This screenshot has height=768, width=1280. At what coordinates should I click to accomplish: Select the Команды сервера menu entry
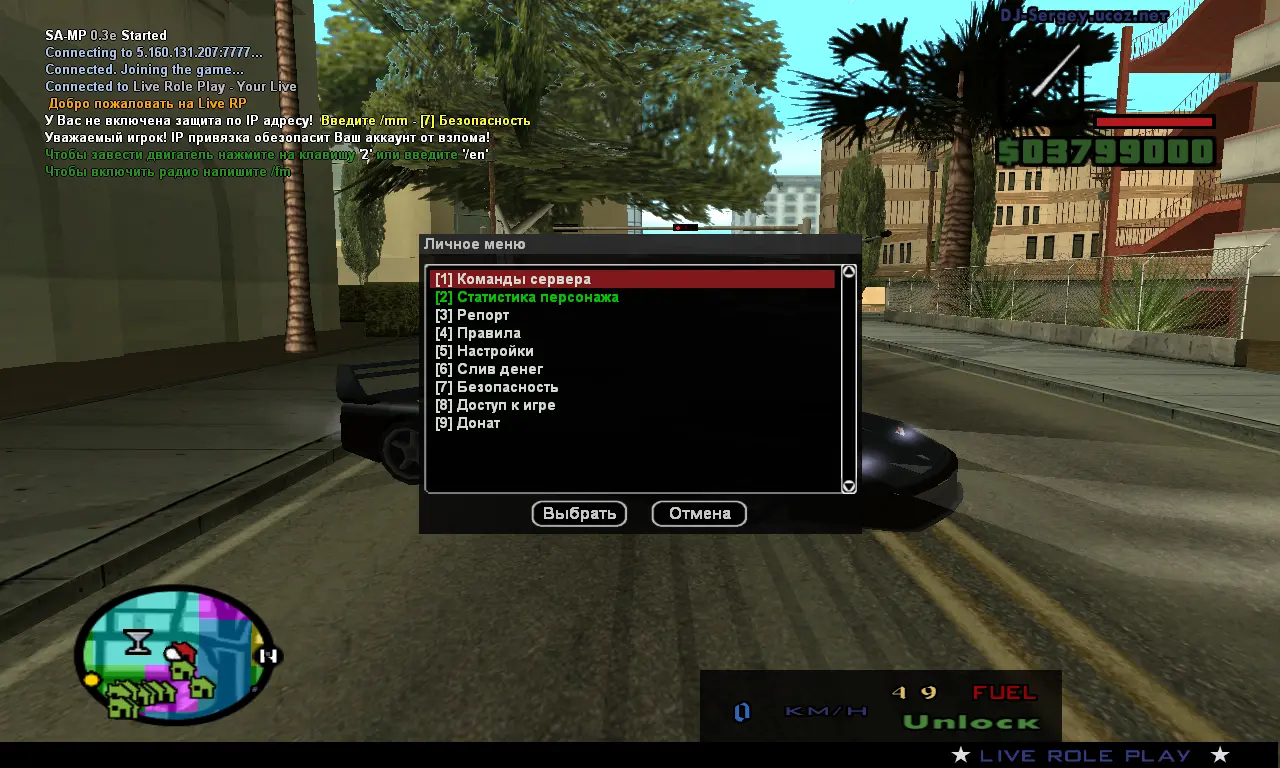pos(513,279)
